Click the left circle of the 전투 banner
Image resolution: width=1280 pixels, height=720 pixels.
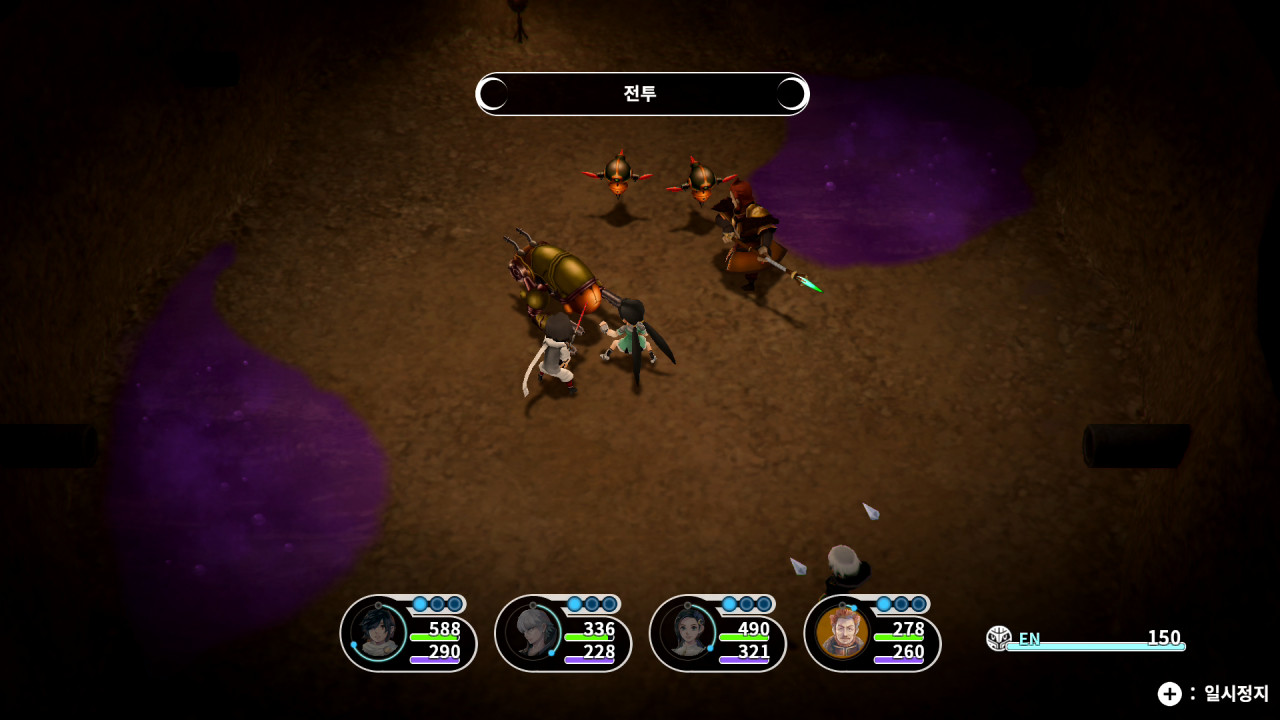click(492, 94)
